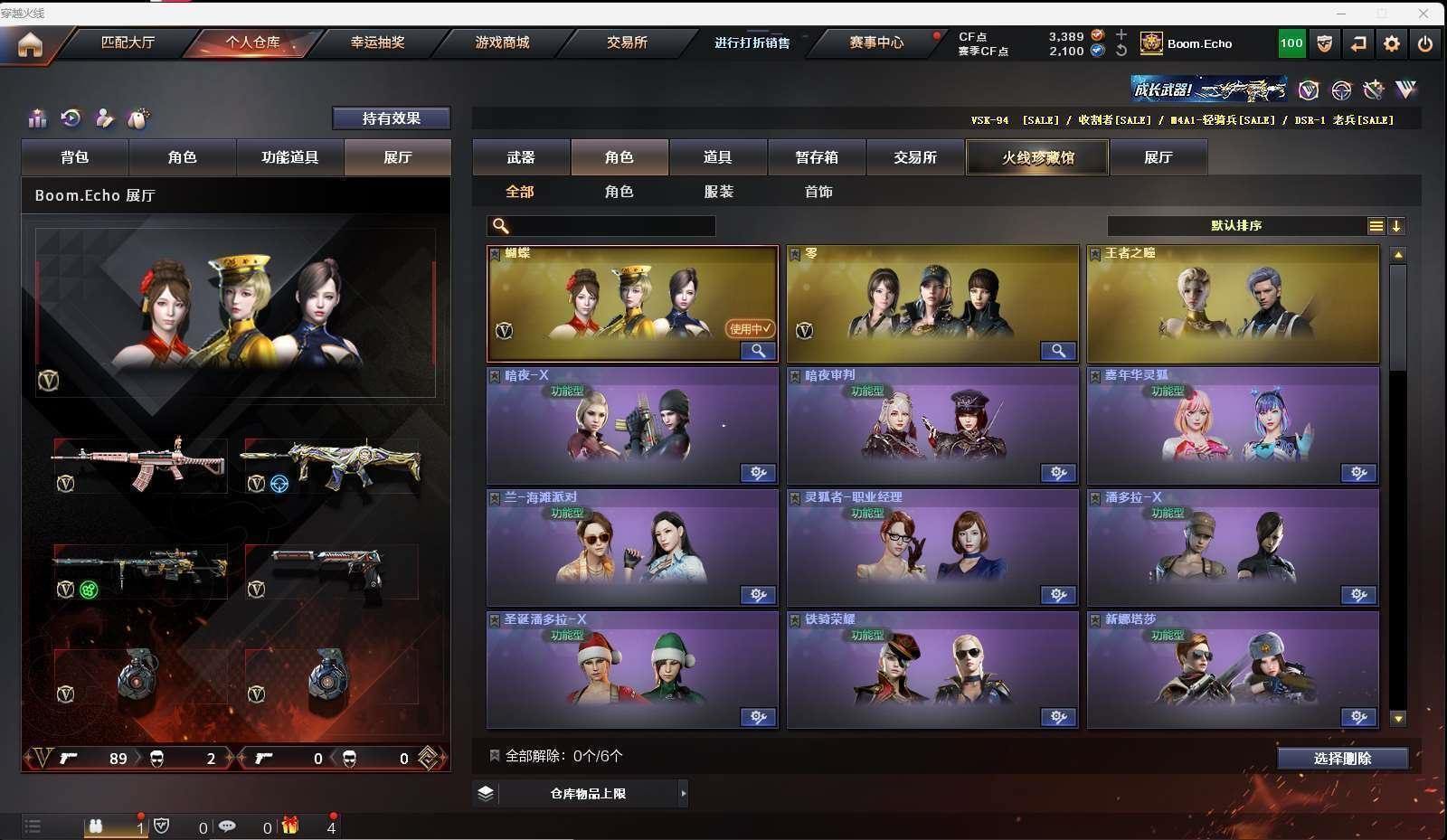Open the 游戏商城 game shop
1447x840 pixels.
(x=502, y=42)
